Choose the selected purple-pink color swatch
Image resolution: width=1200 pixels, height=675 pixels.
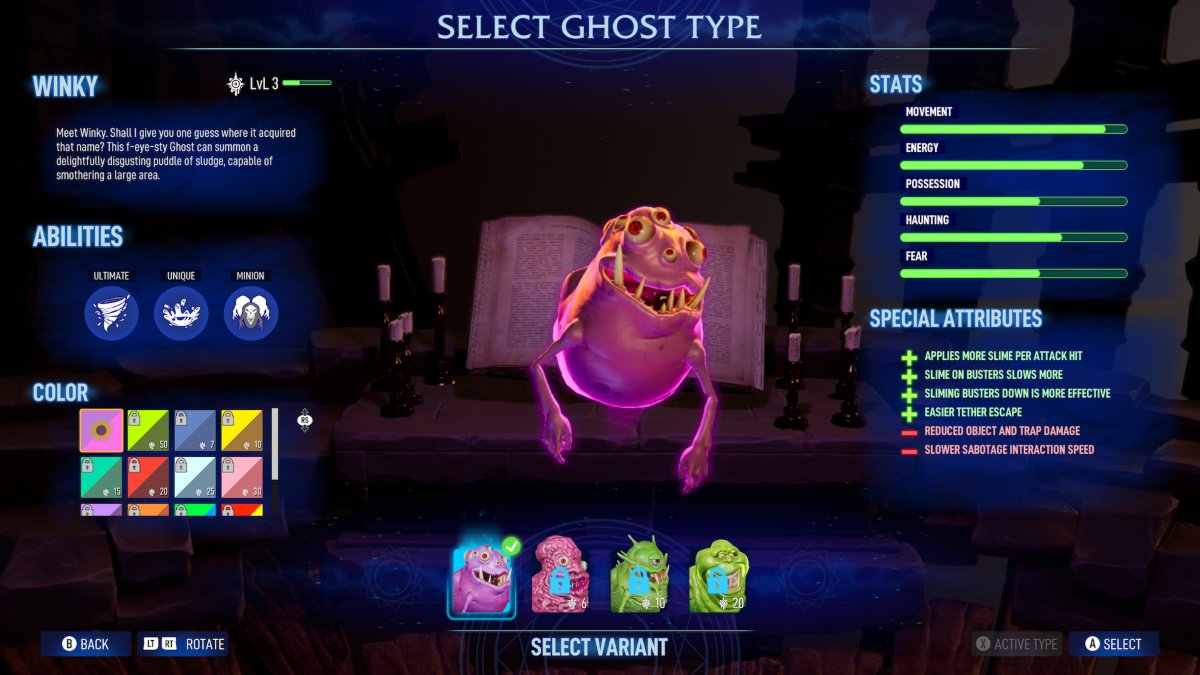pos(102,430)
